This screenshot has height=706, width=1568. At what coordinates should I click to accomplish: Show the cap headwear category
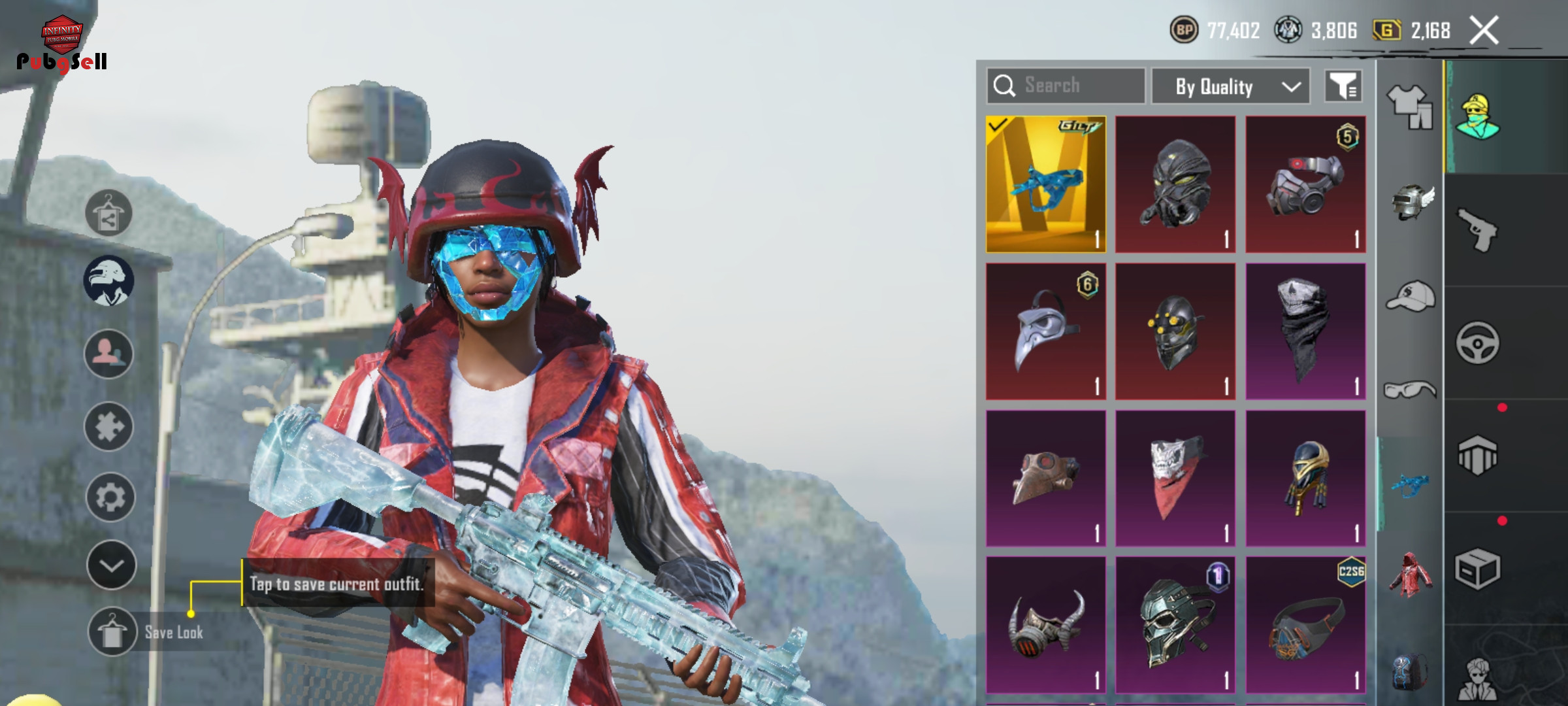tap(1411, 297)
